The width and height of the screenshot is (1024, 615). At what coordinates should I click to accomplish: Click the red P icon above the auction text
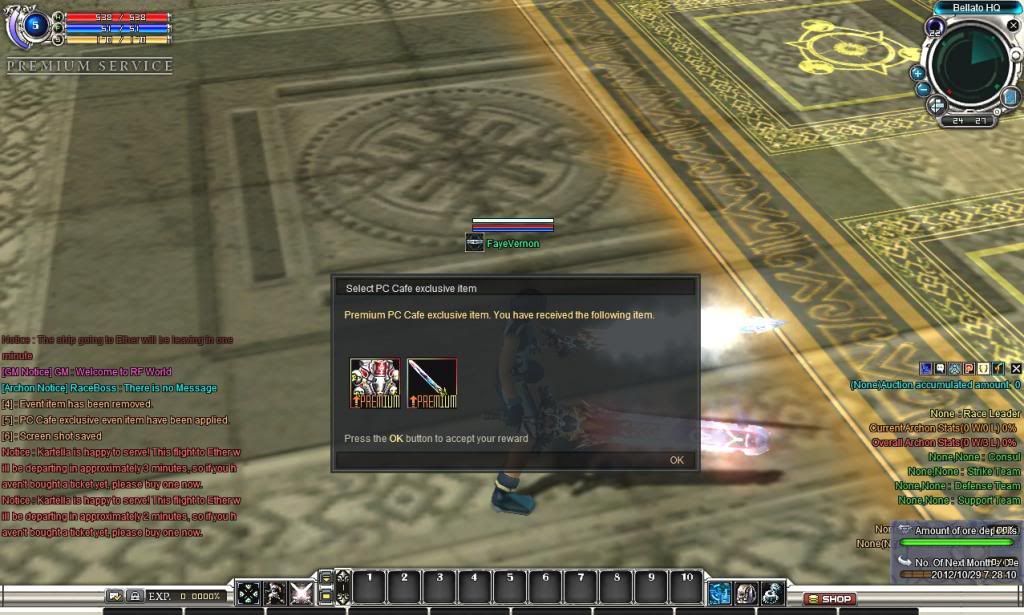(969, 369)
